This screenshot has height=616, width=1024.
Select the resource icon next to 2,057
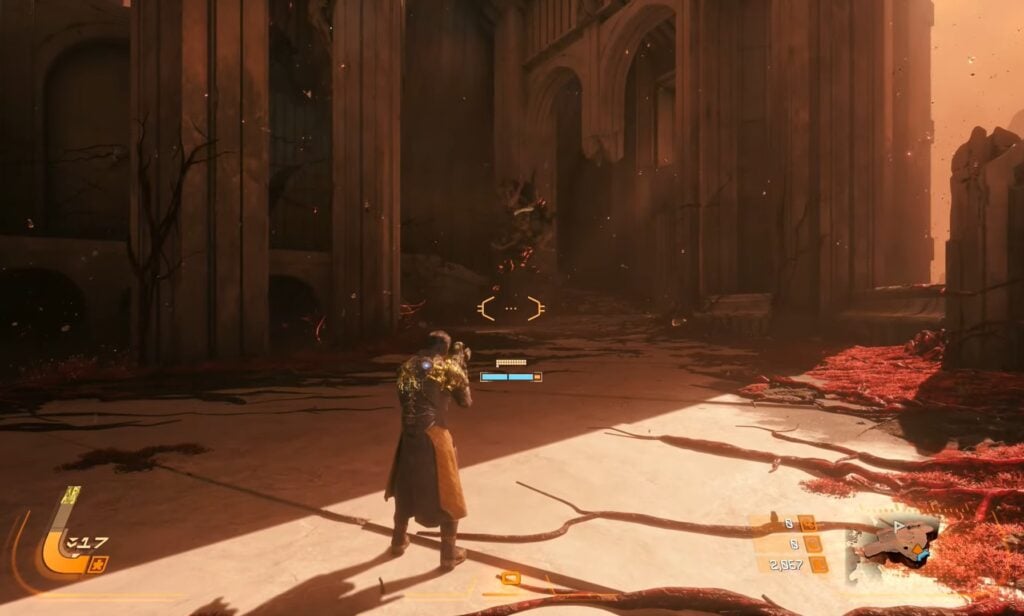pyautogui.click(x=818, y=565)
